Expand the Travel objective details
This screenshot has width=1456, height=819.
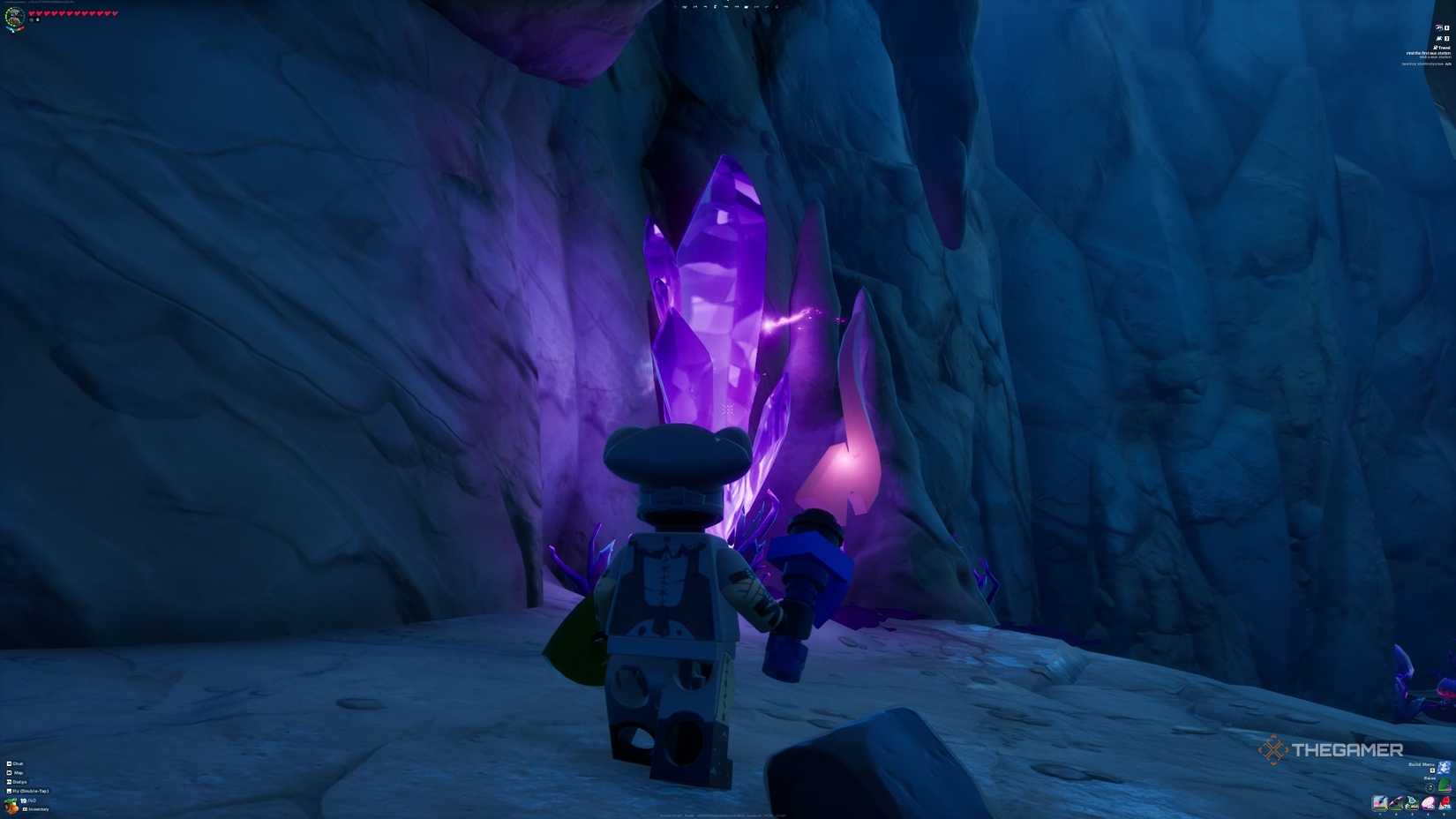1445,49
